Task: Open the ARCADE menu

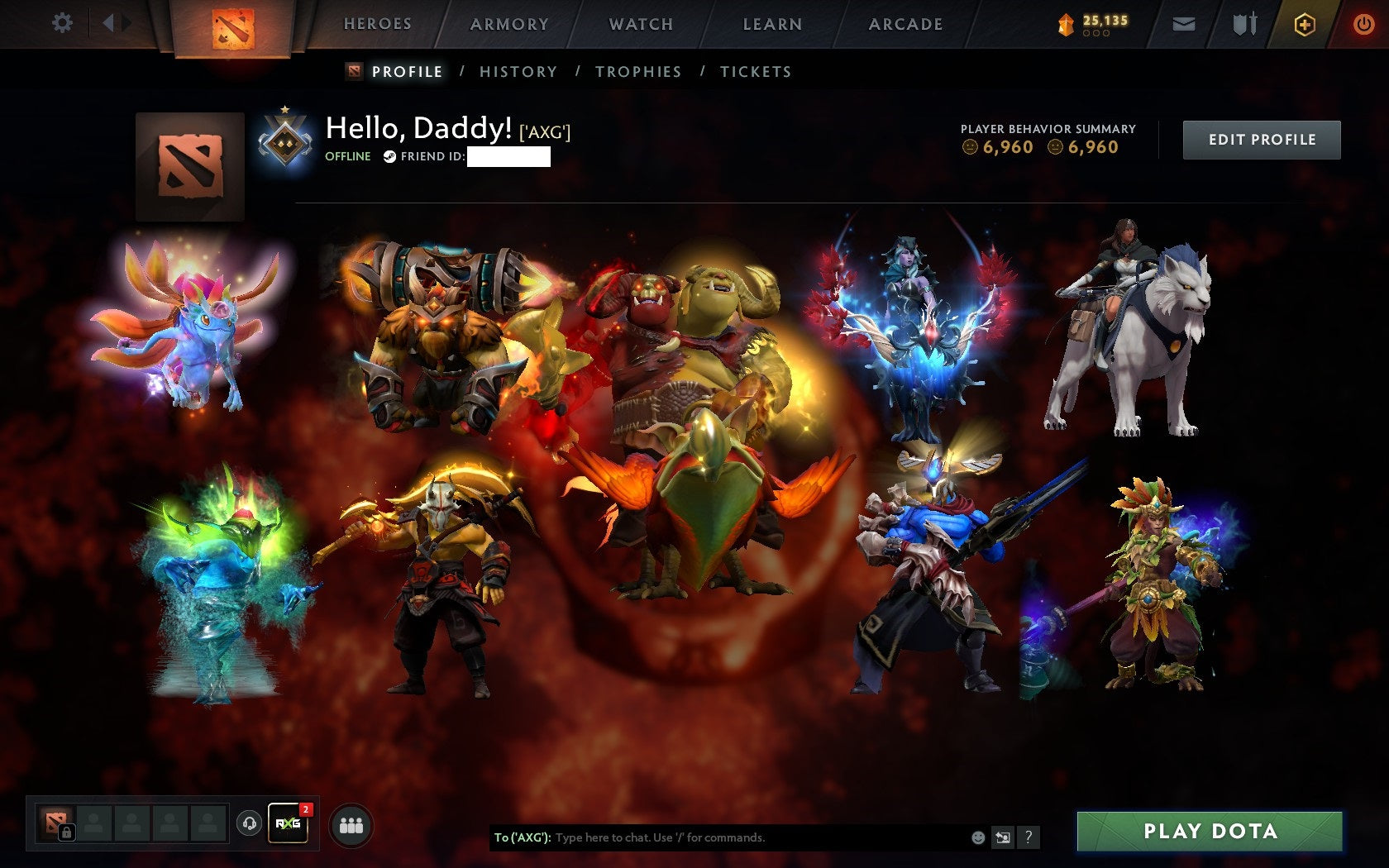Action: (904, 24)
